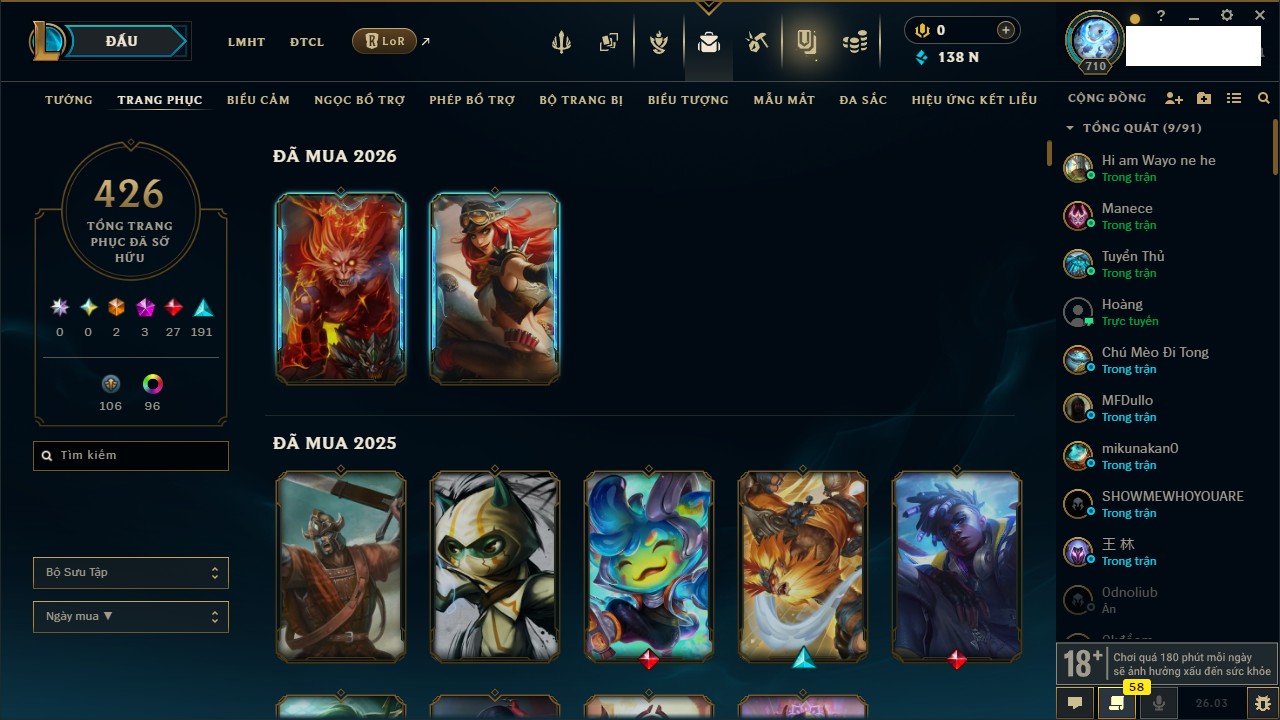The image size is (1280, 720).
Task: Close the client window
Action: click(1260, 16)
